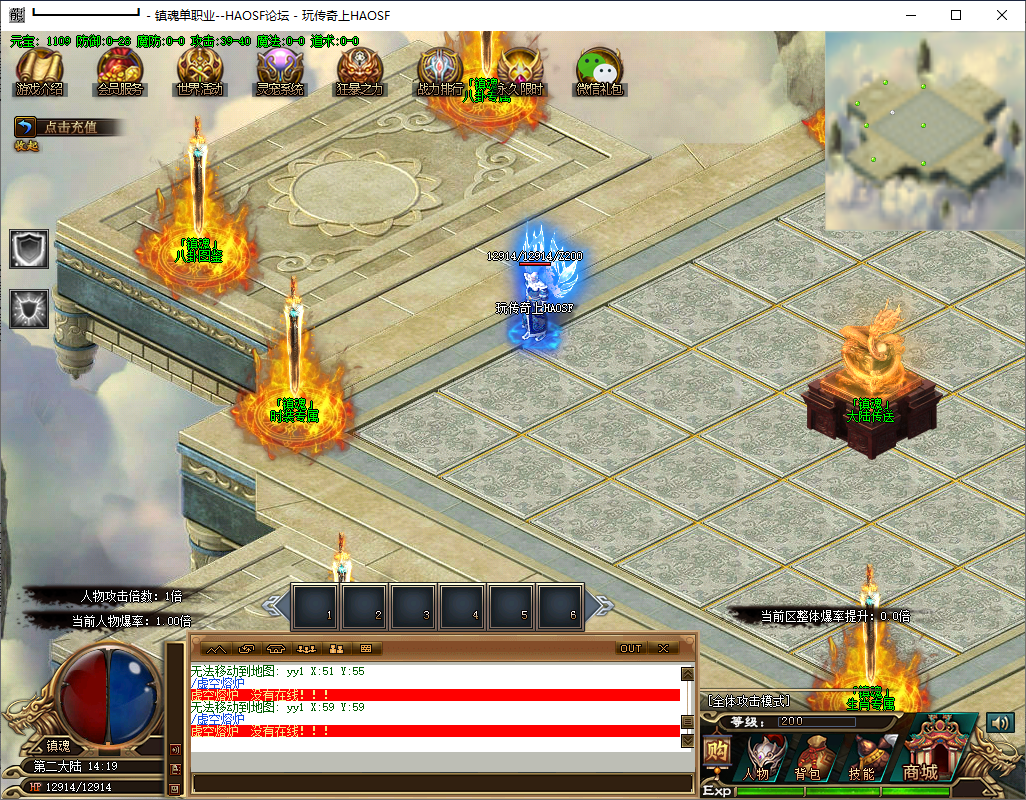Image resolution: width=1026 pixels, height=800 pixels.
Task: Open the 世界活动 world events icon
Action: (x=200, y=71)
